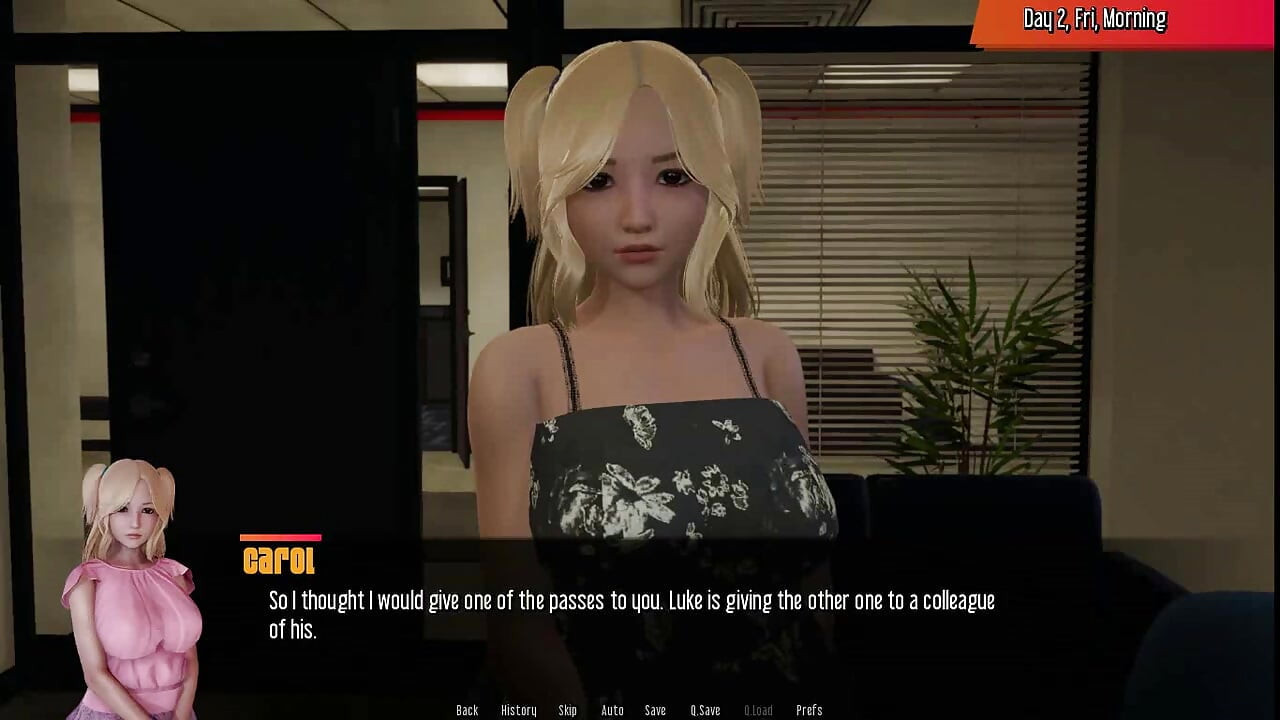The image size is (1280, 720).
Task: Perform a Q.Save quick save
Action: tap(706, 709)
